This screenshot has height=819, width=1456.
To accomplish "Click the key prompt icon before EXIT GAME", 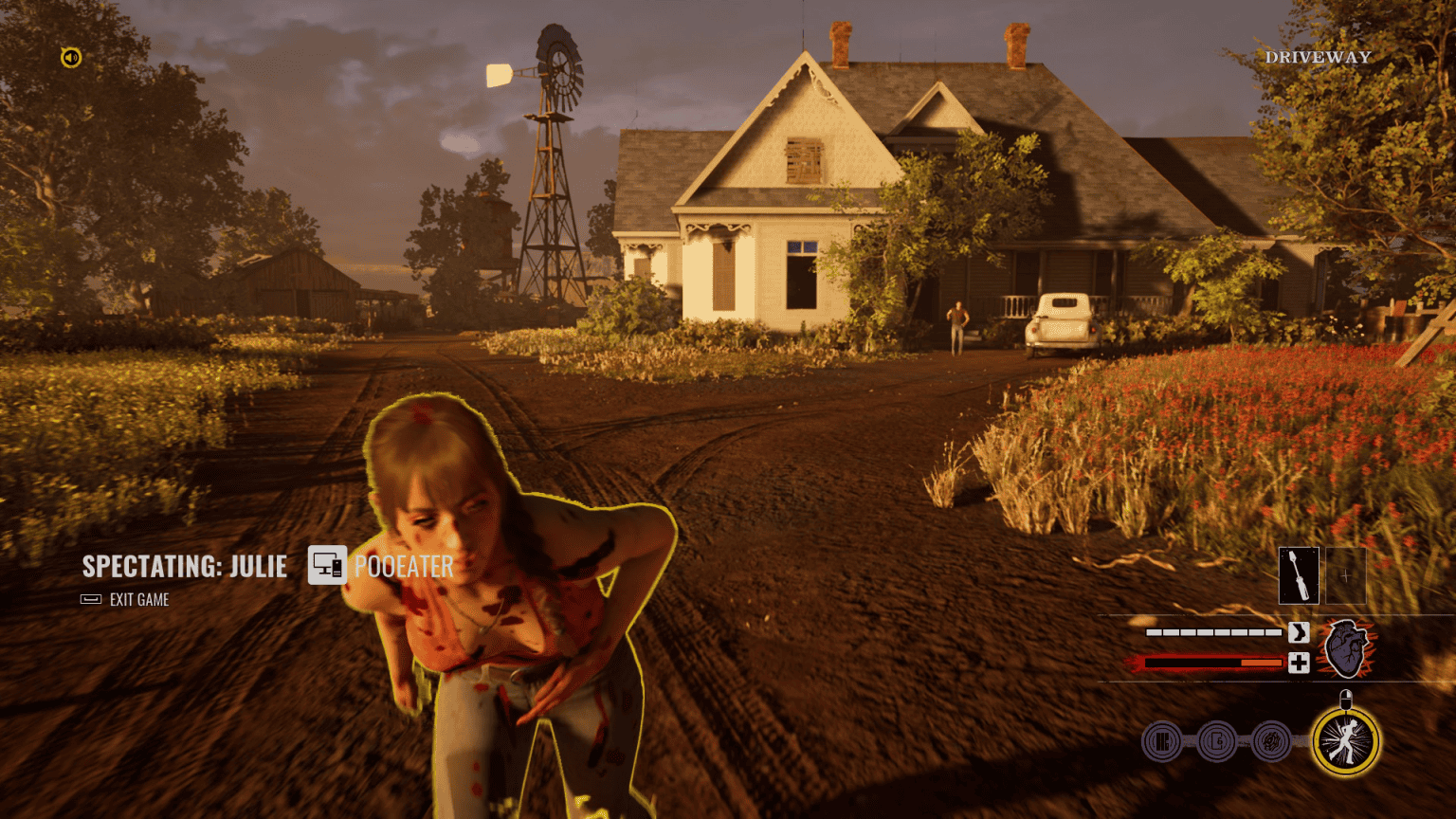I will point(90,599).
